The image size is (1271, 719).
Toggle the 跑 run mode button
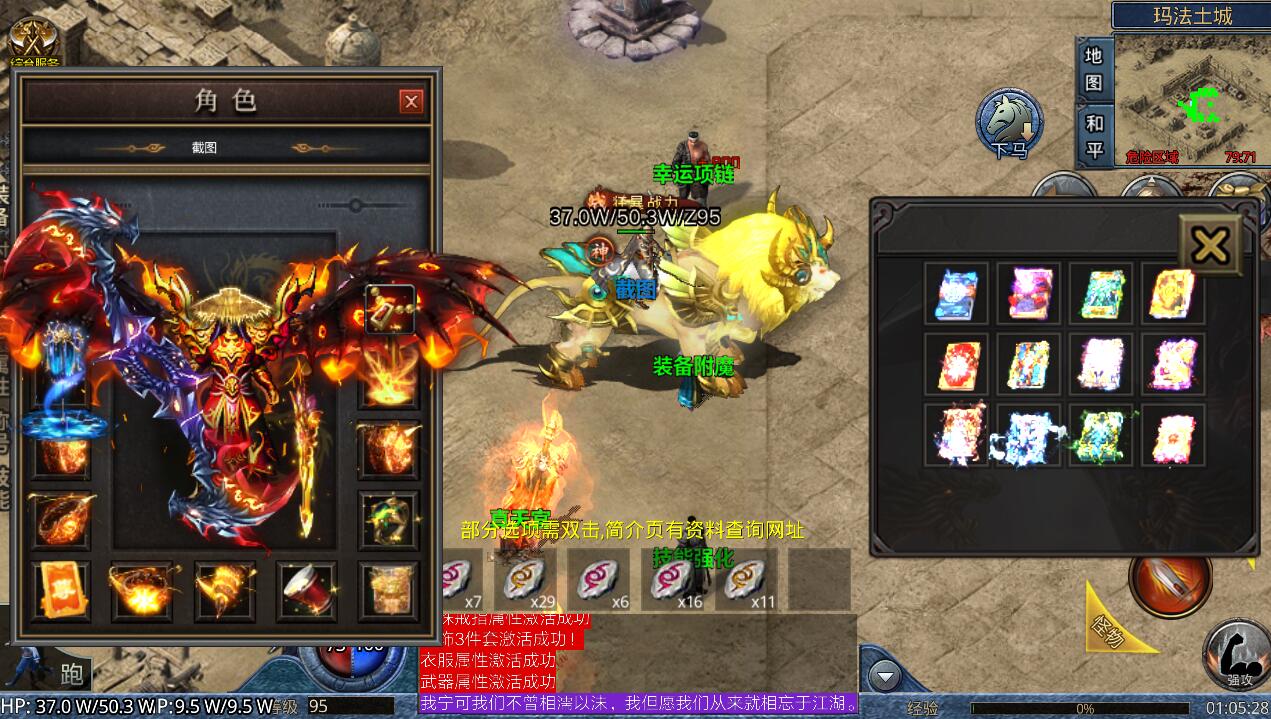(x=72, y=673)
